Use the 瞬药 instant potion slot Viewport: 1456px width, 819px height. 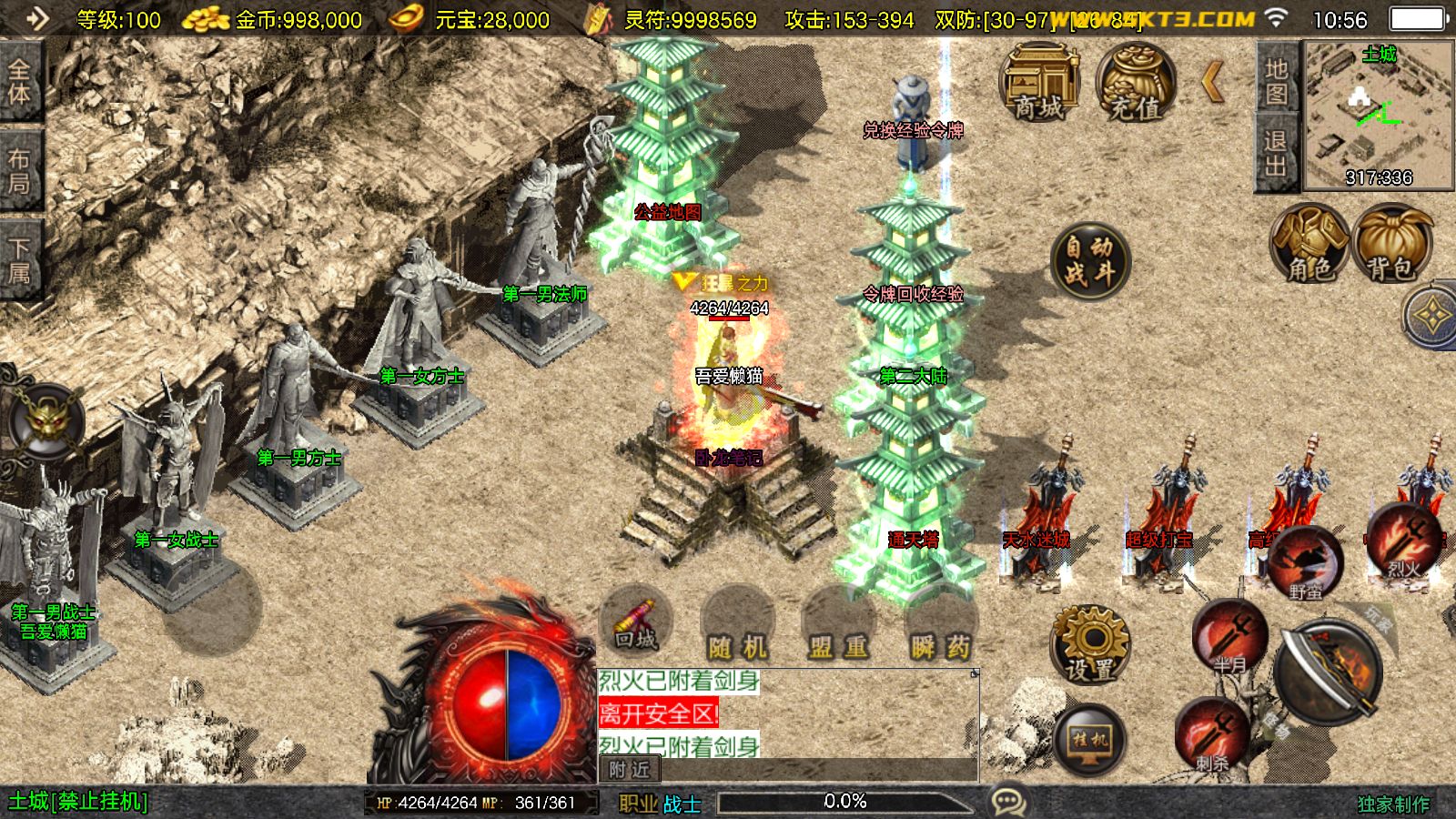click(940, 630)
